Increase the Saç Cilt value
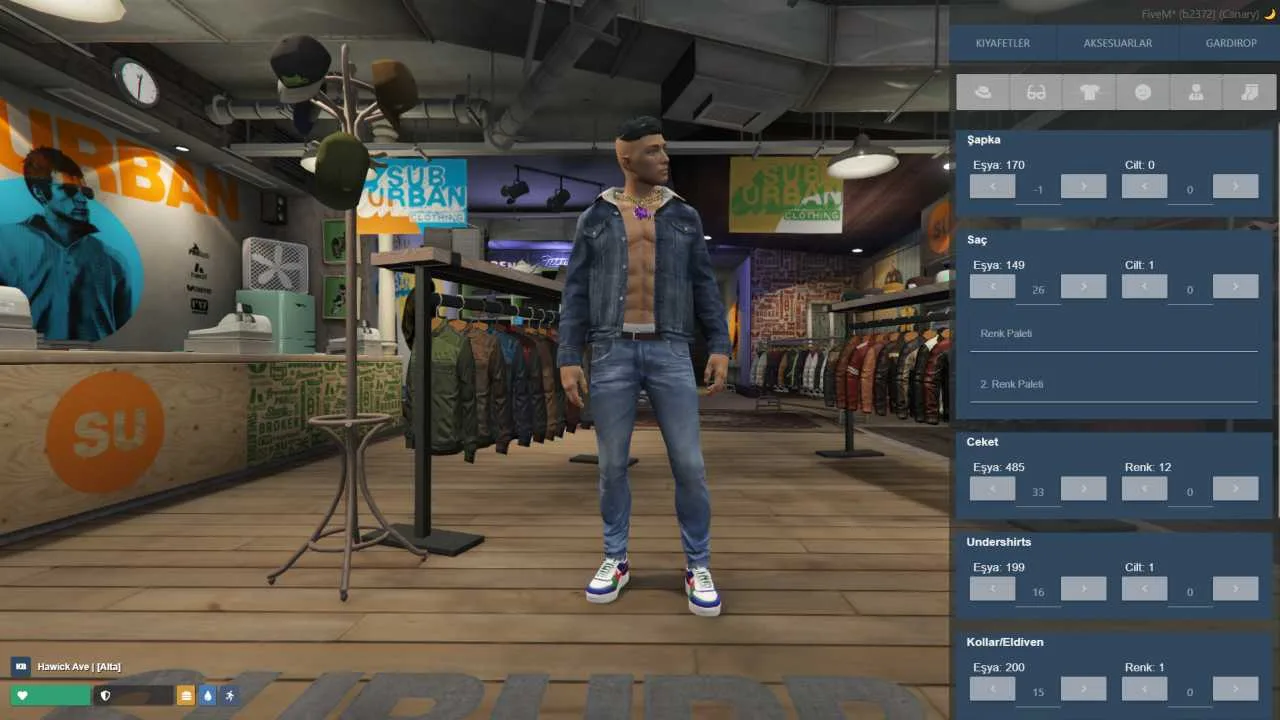The height and width of the screenshot is (720, 1280). [1235, 287]
